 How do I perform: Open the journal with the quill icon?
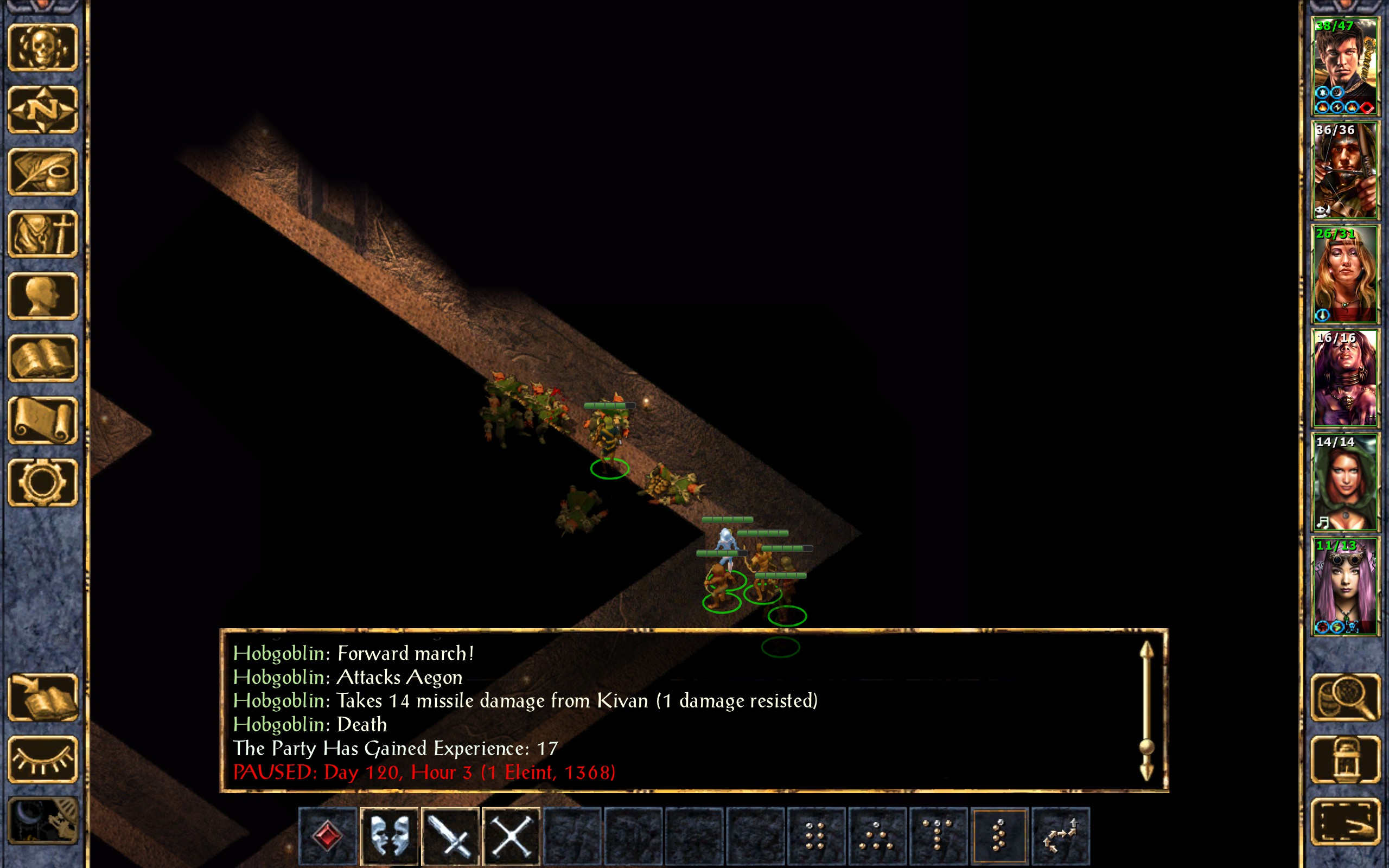[x=43, y=171]
